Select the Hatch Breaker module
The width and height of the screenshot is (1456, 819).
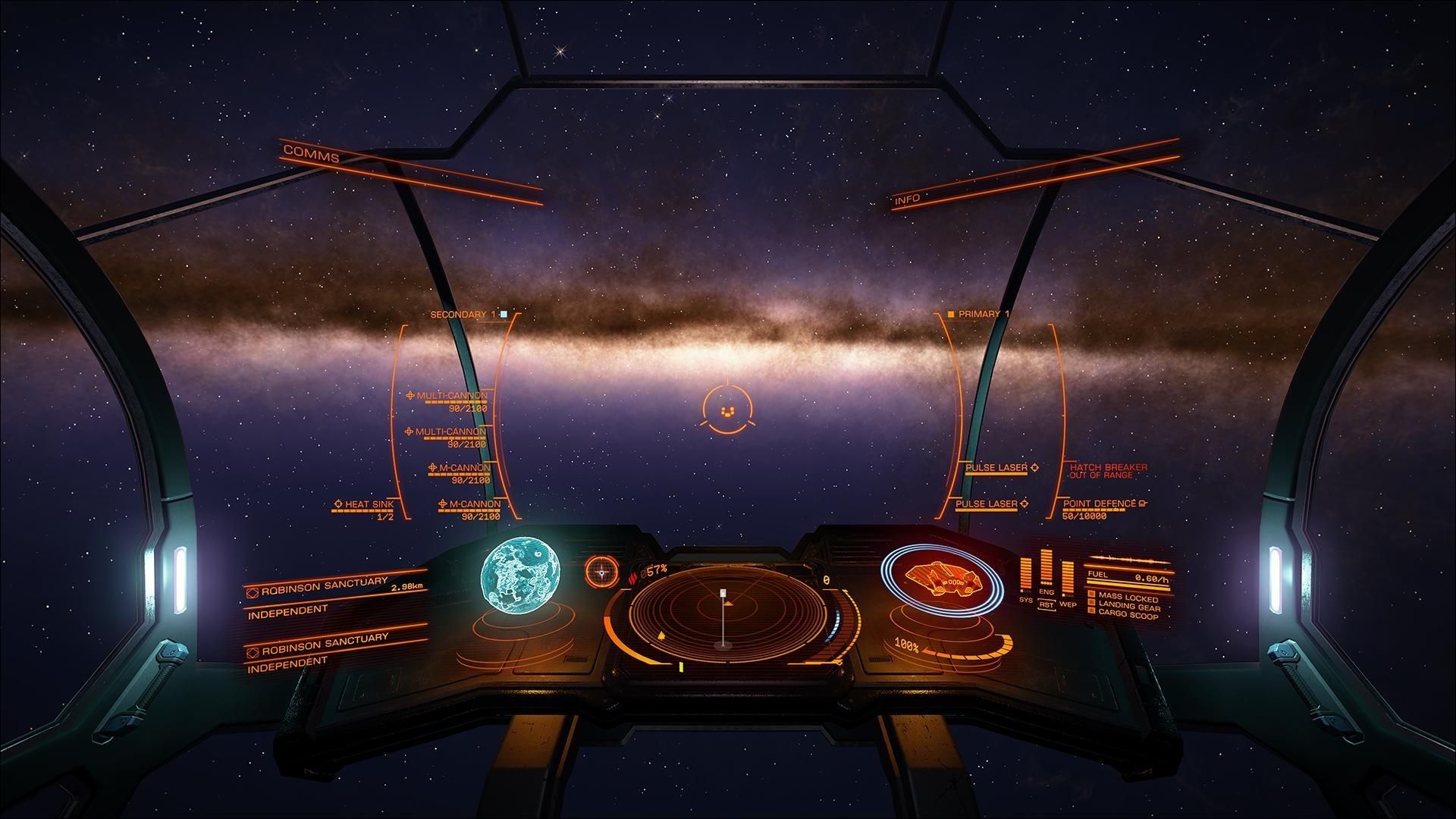click(1108, 468)
